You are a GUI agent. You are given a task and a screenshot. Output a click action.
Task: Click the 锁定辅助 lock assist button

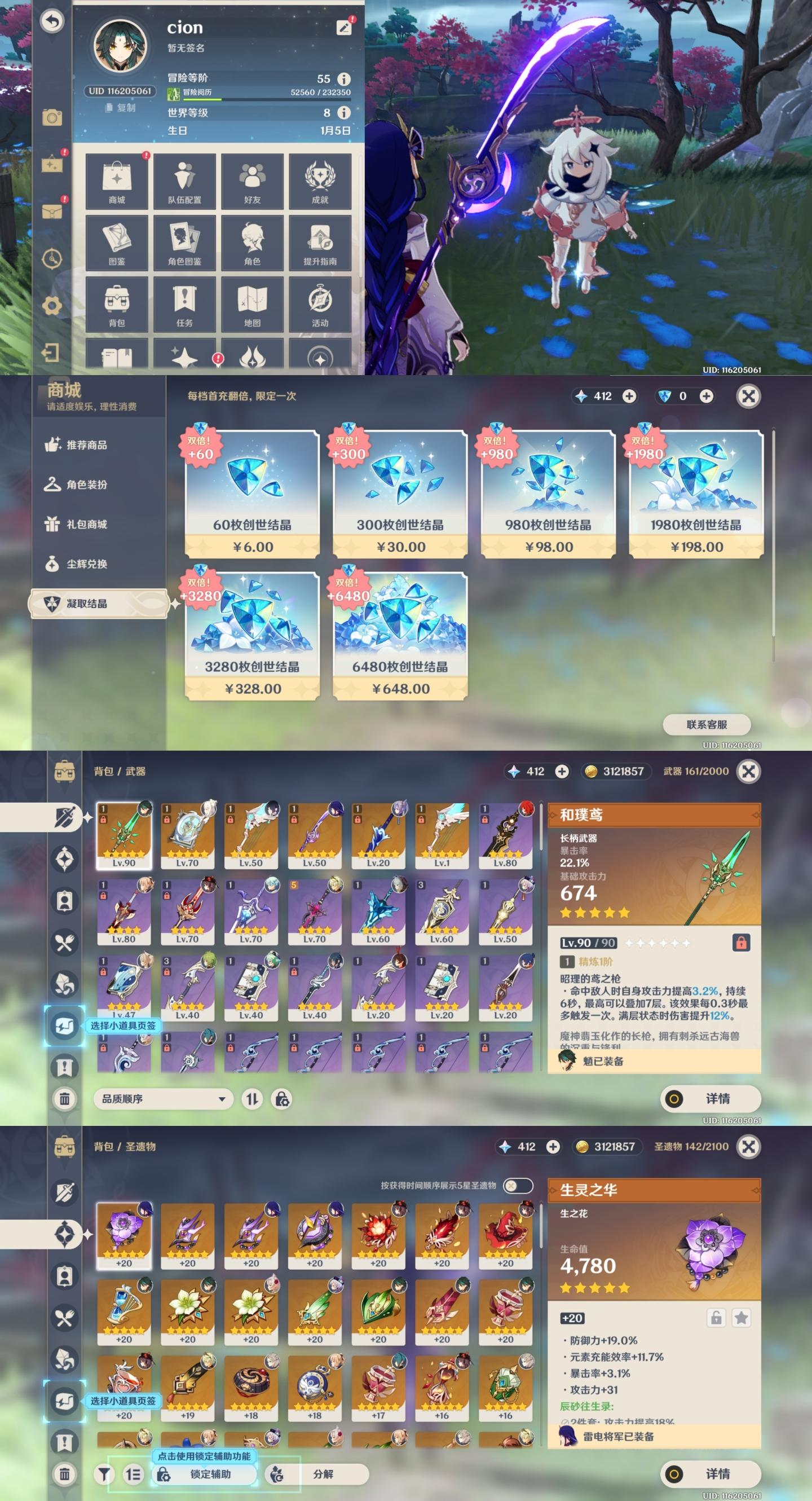tap(205, 1473)
